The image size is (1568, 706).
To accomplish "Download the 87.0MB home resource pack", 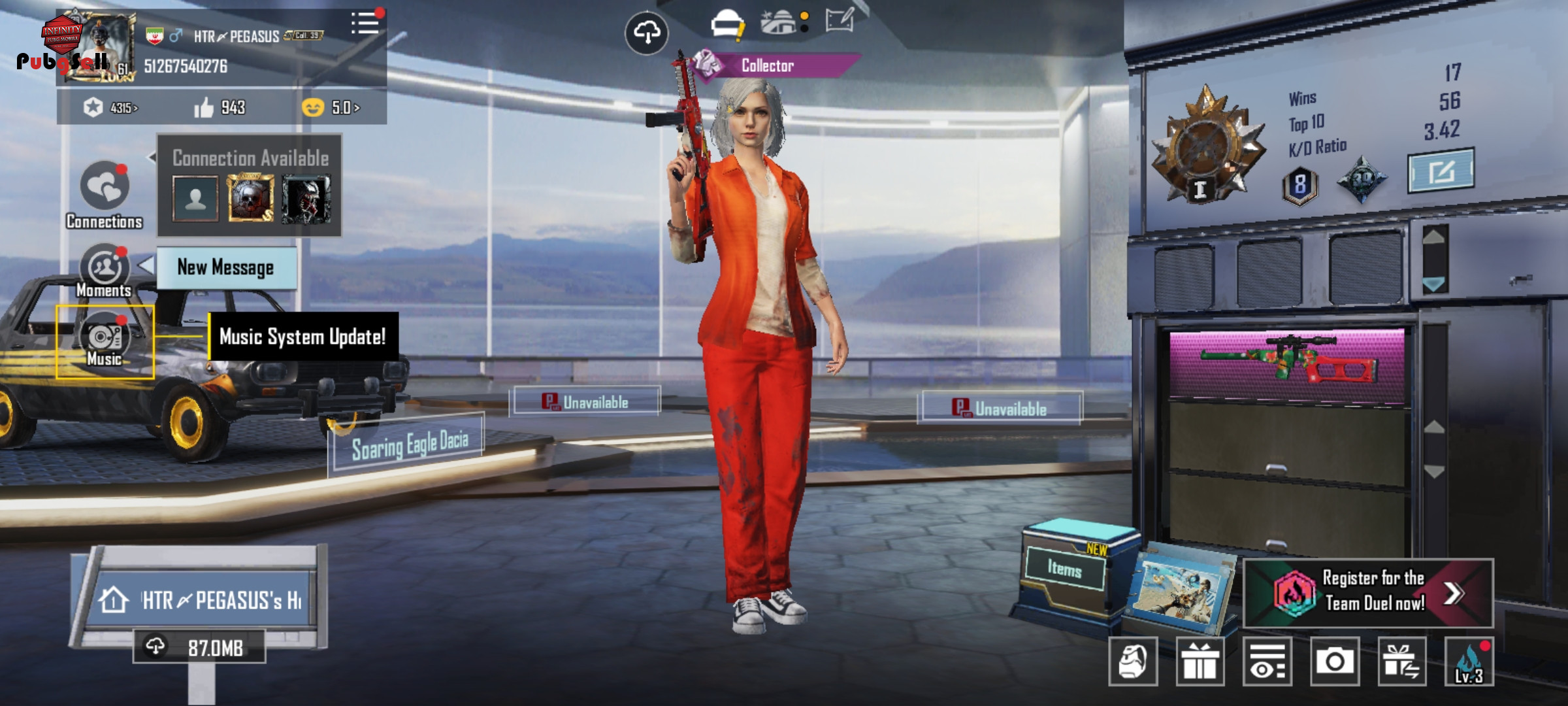I will (199, 647).
